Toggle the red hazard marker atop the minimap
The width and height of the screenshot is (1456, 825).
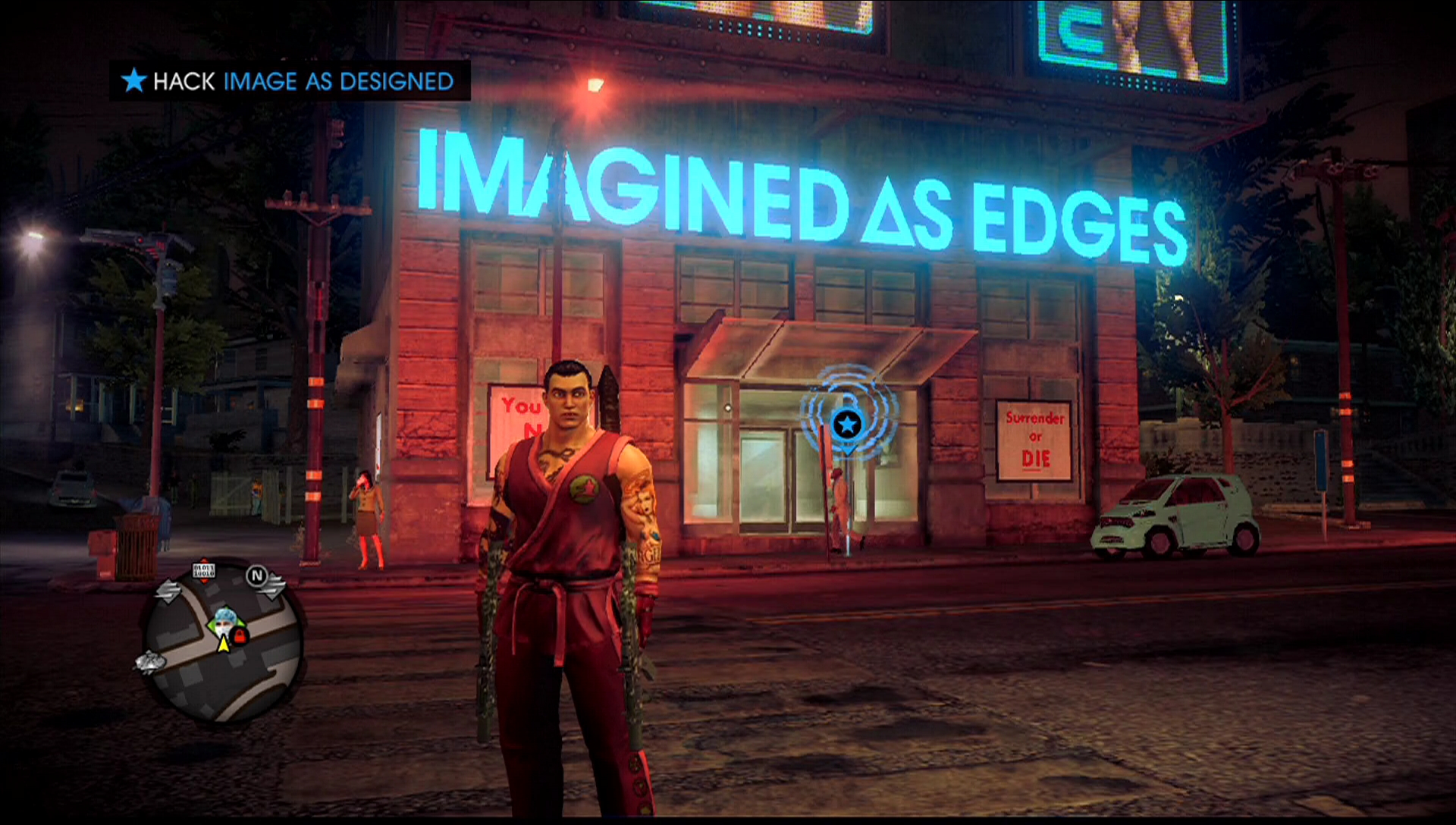pos(205,560)
